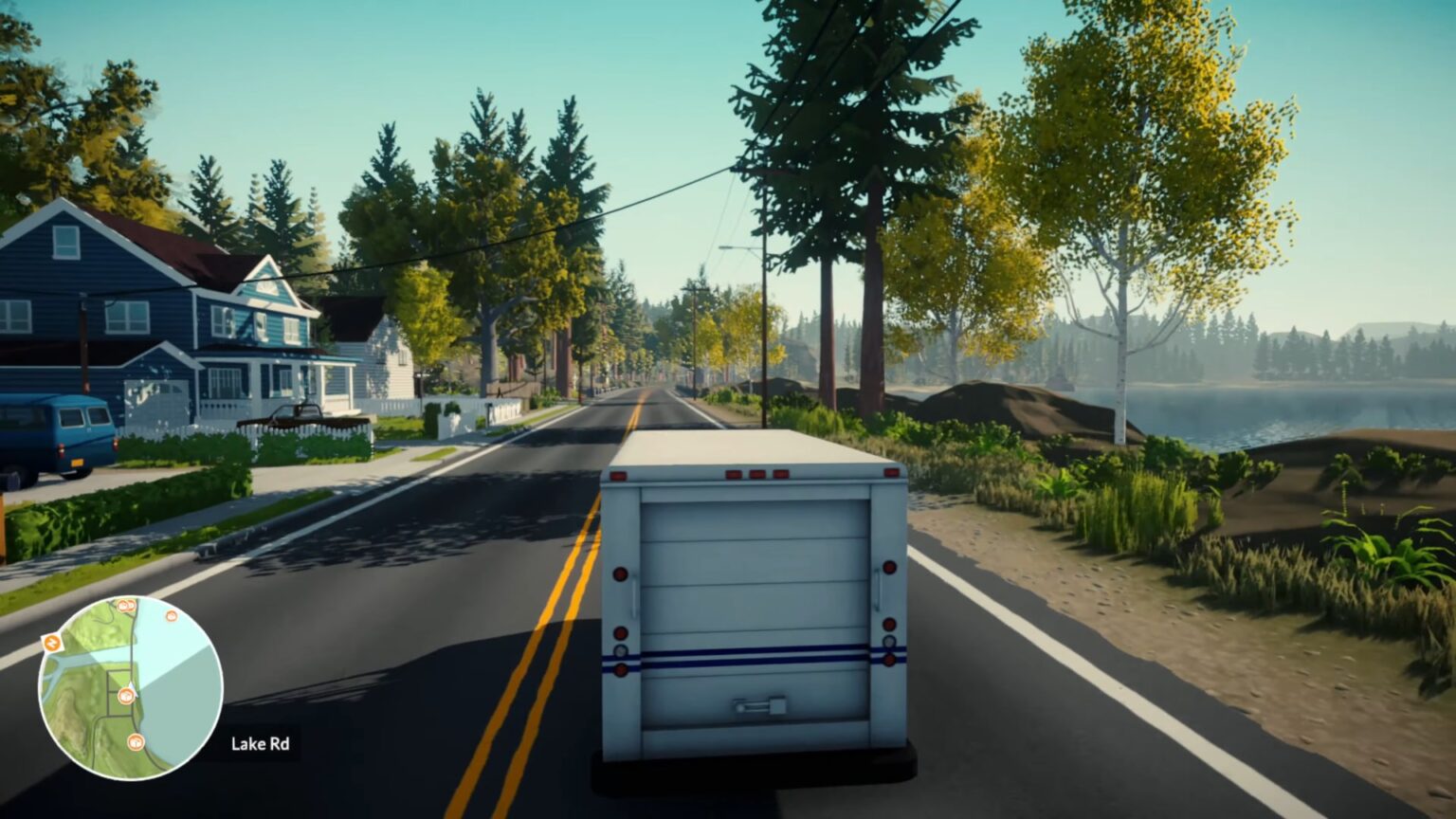This screenshot has width=1456, height=819.
Task: Select the southernmost delivery marker on the minimap
Action: pyautogui.click(x=135, y=742)
